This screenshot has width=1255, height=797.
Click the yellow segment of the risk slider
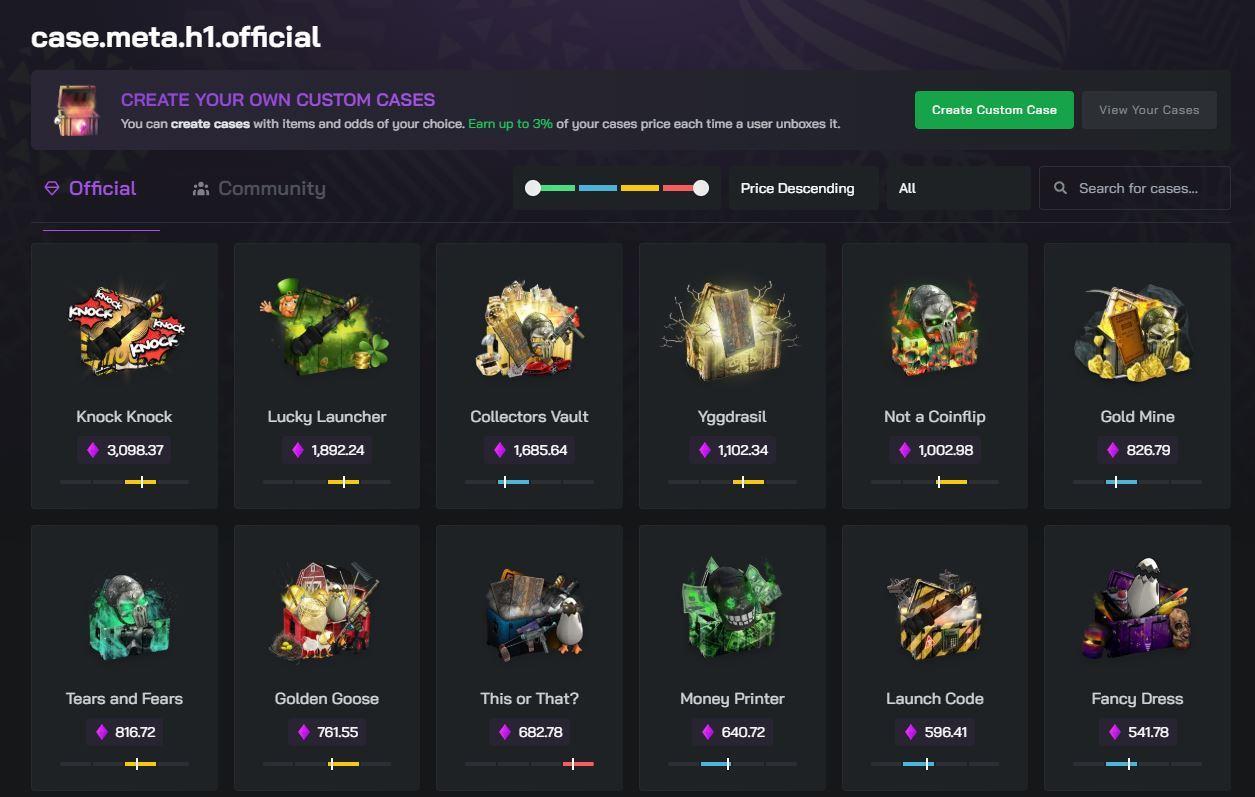click(639, 188)
